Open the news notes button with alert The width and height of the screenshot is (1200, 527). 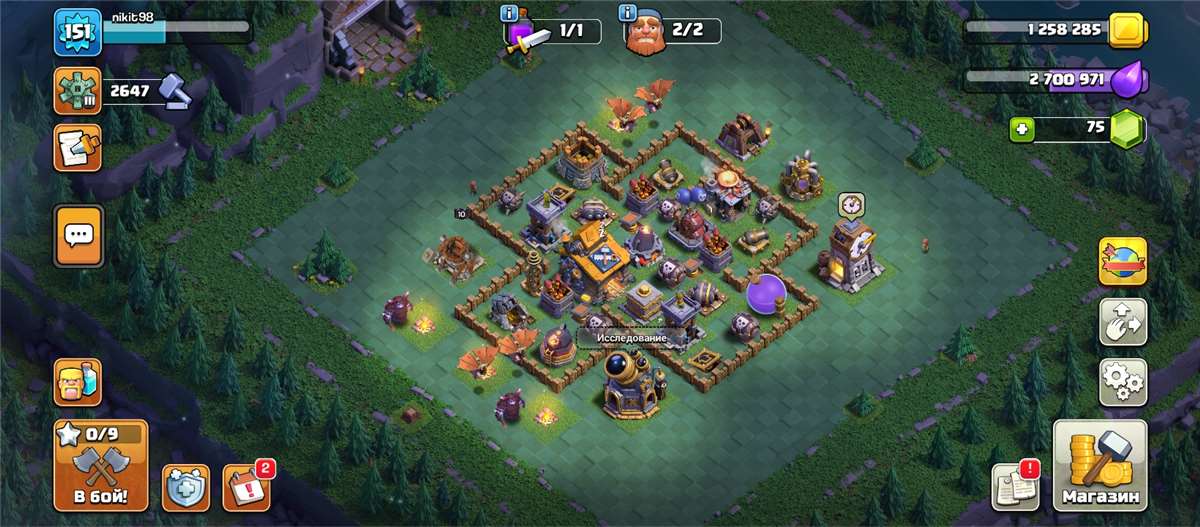click(1015, 487)
